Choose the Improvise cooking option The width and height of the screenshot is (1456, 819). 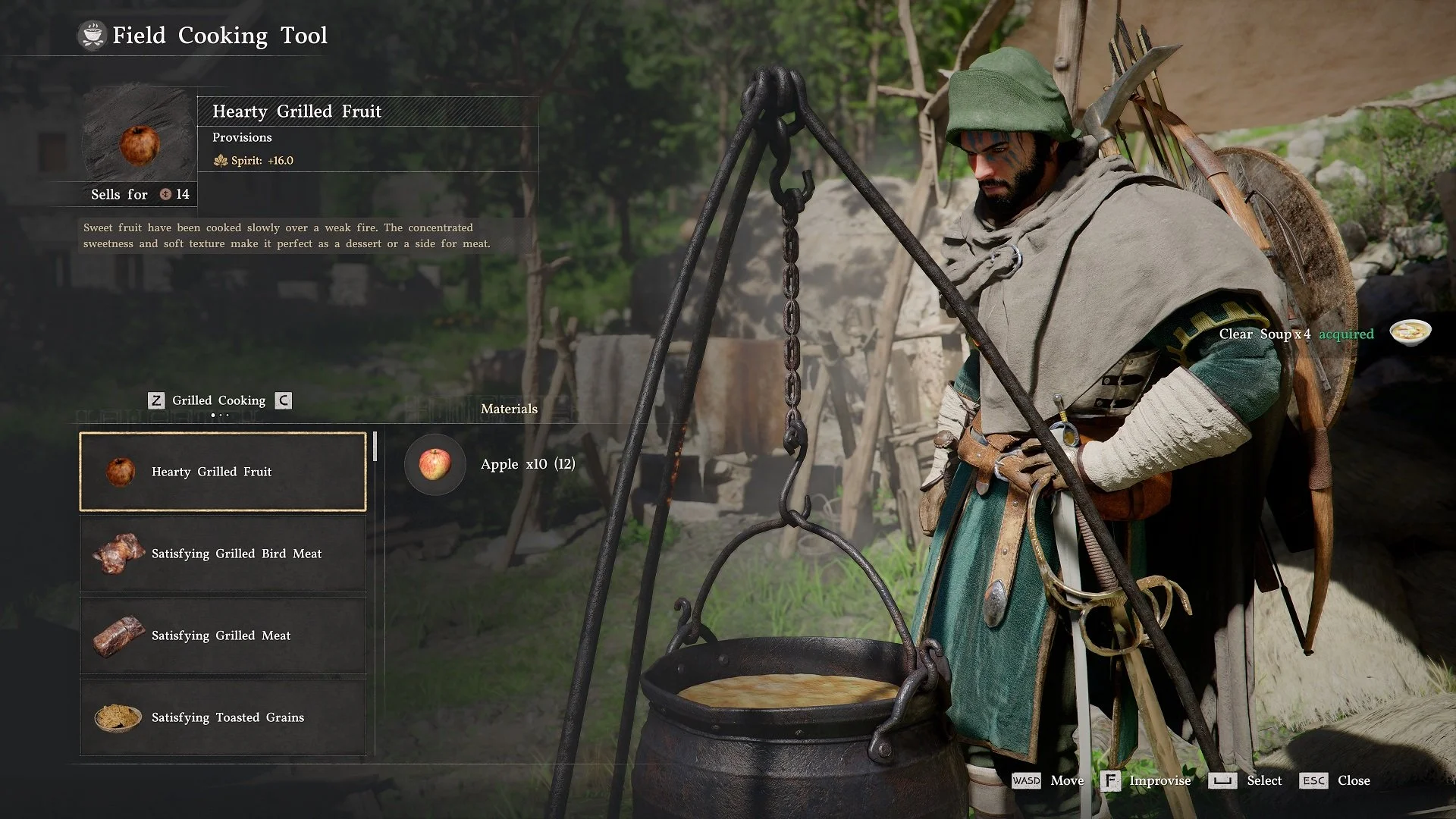pyautogui.click(x=1147, y=780)
